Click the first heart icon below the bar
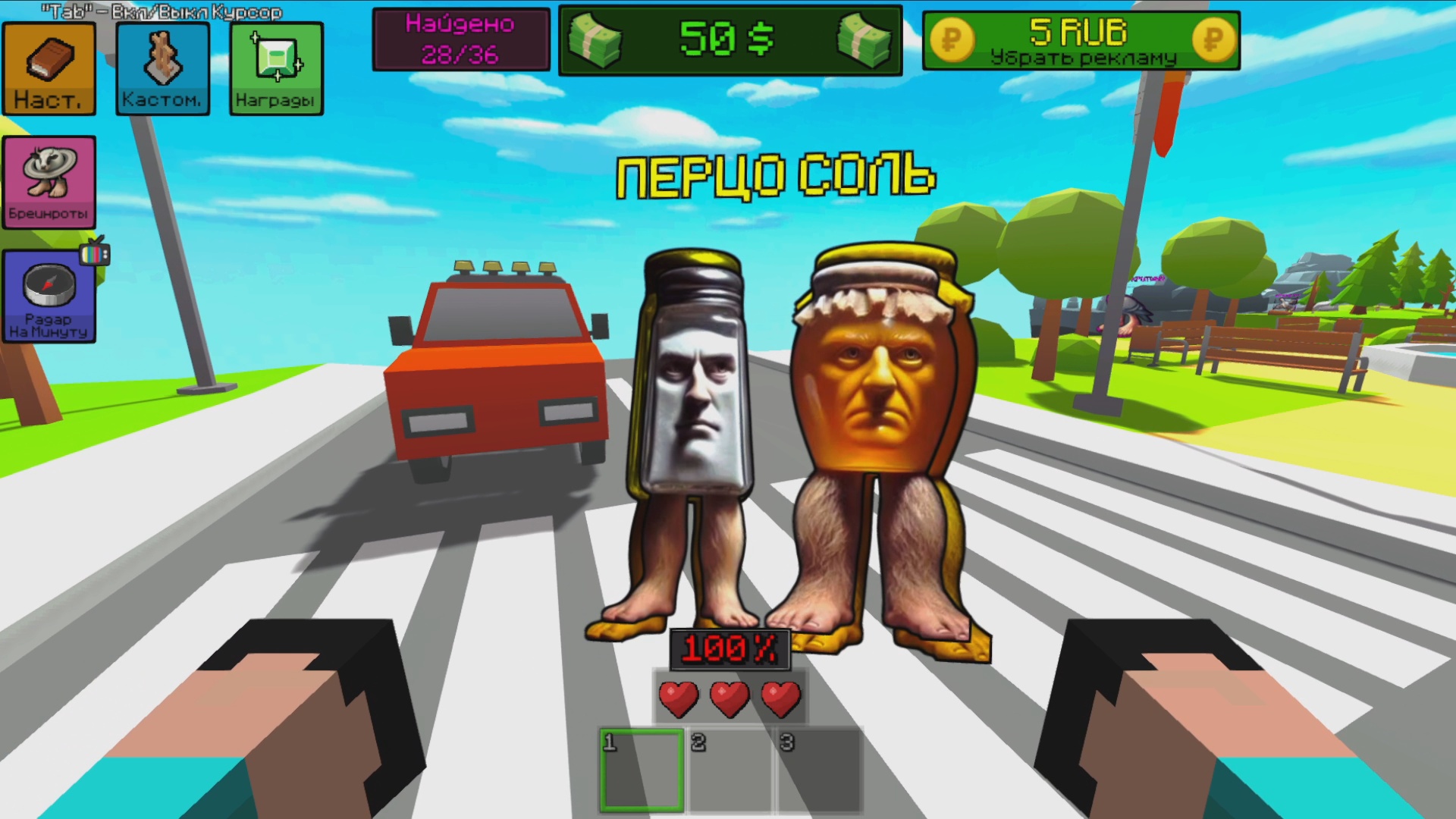The image size is (1456, 819). tap(681, 697)
